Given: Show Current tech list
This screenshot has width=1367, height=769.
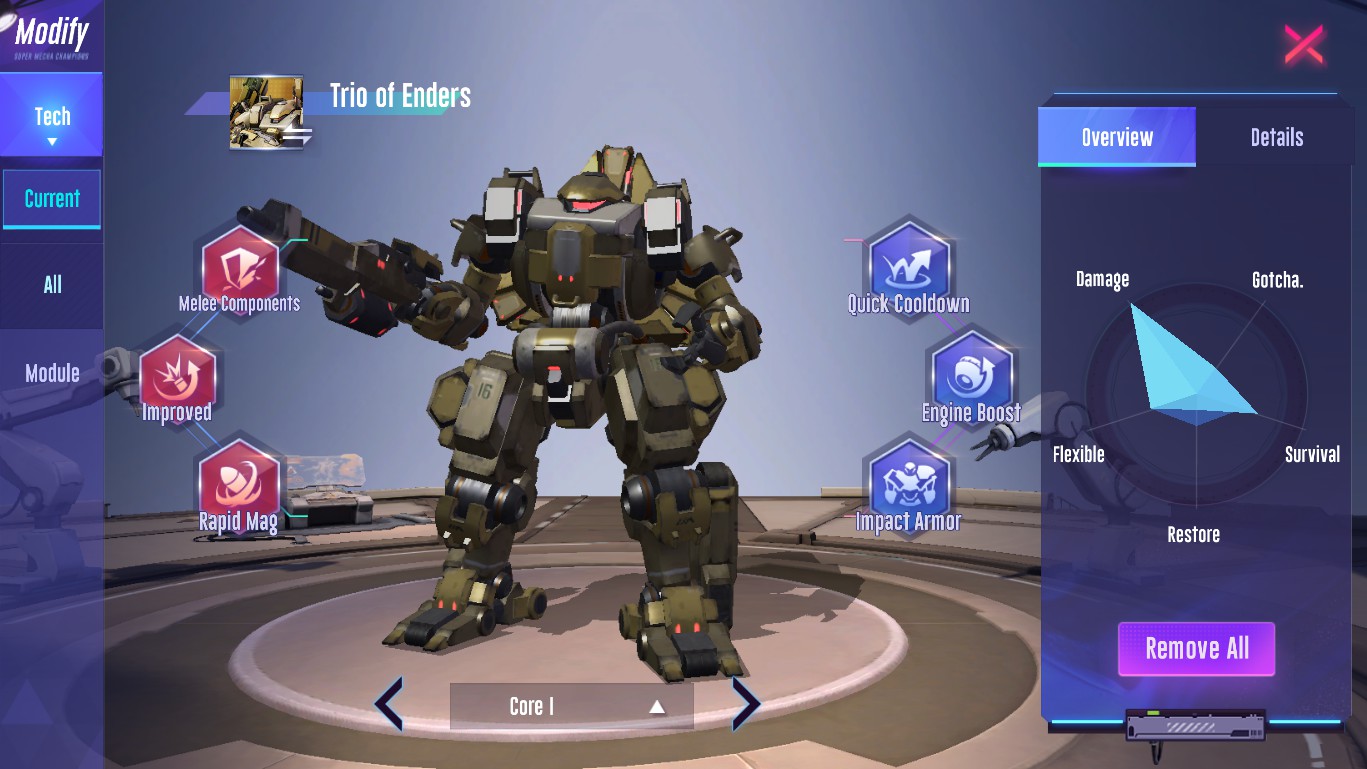Looking at the screenshot, I should point(52,199).
